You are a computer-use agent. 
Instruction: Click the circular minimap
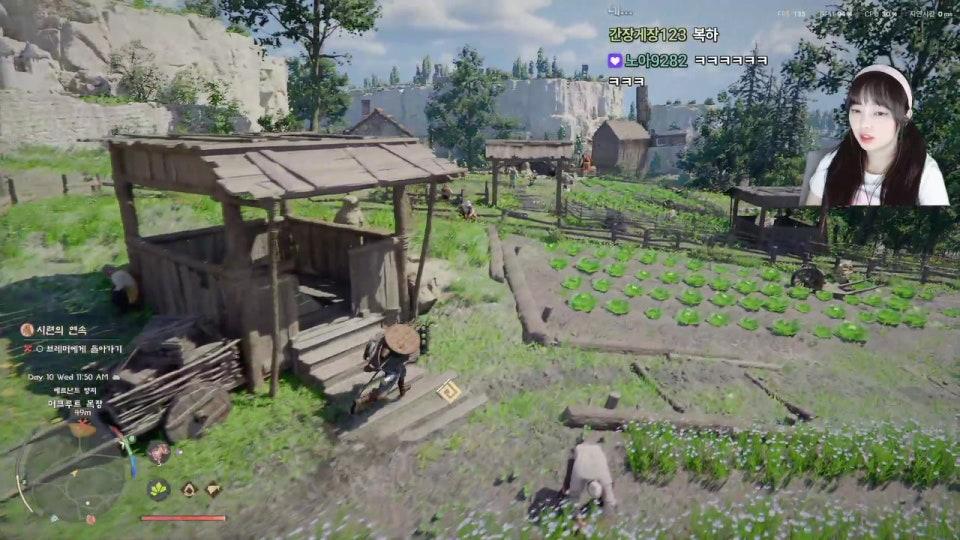70,468
